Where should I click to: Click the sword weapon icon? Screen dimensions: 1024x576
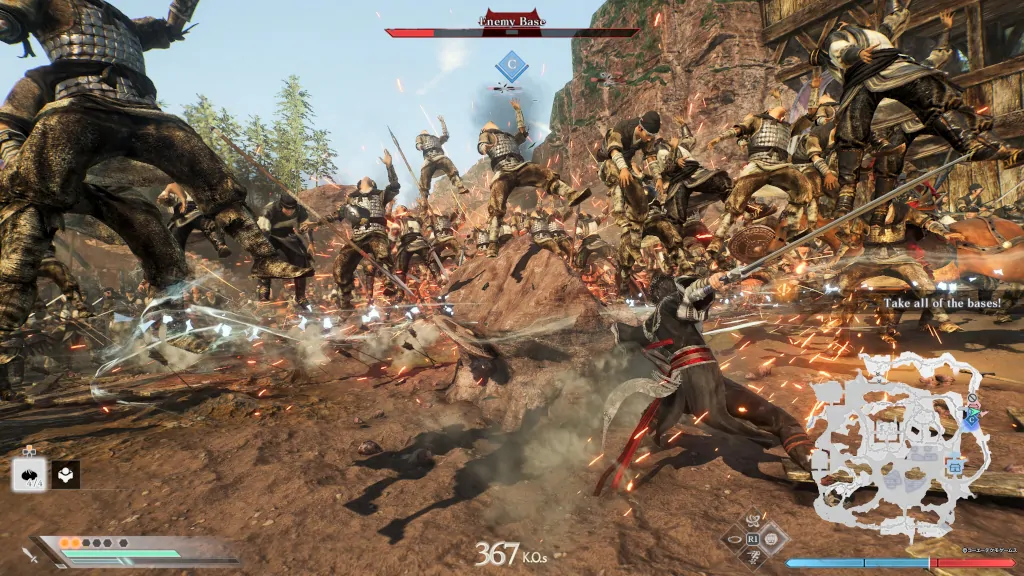point(30,554)
